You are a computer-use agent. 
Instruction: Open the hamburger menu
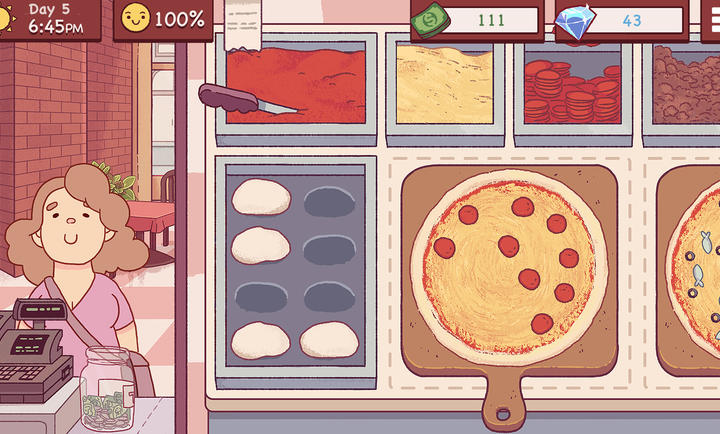(x=709, y=19)
